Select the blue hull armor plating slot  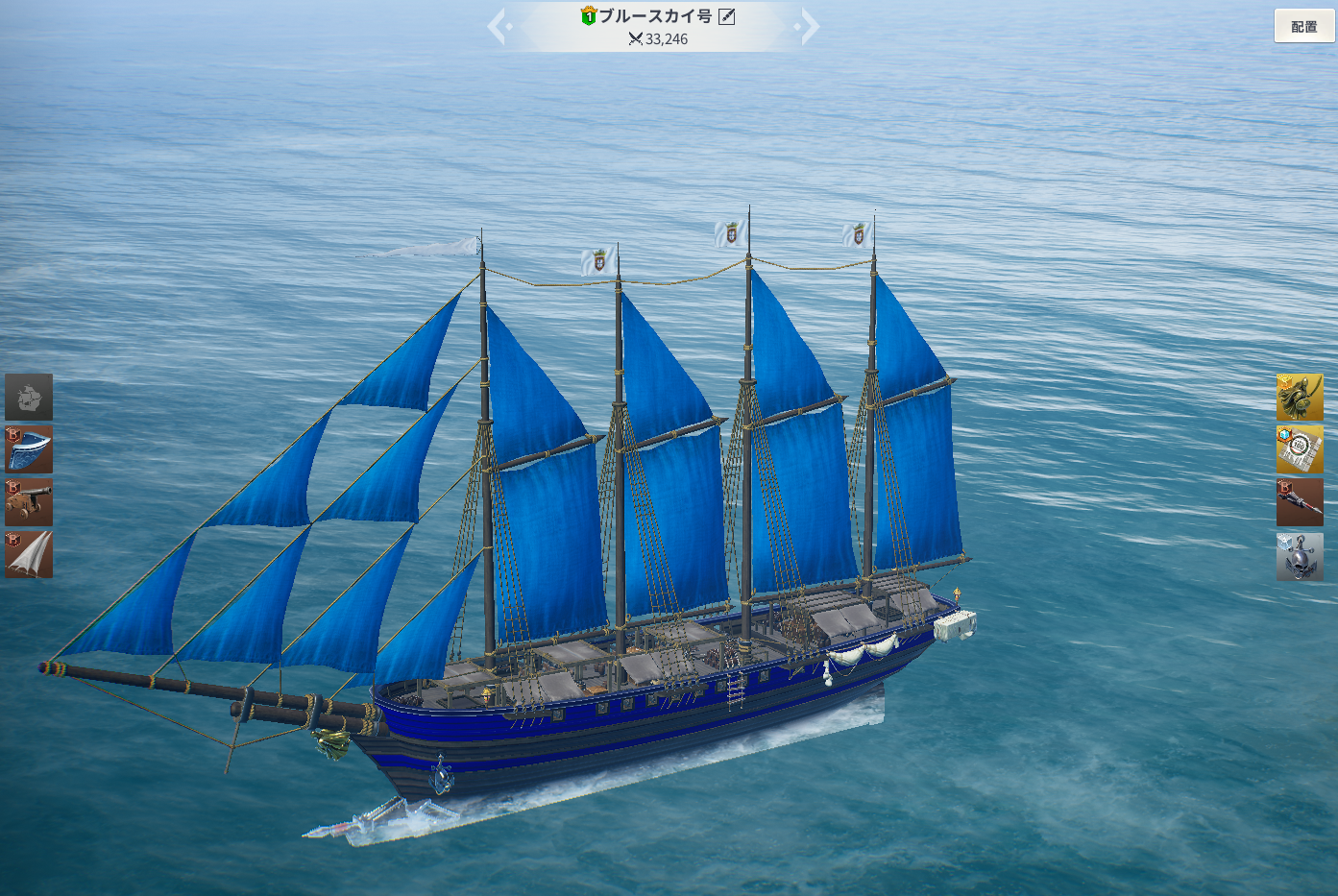coord(29,449)
